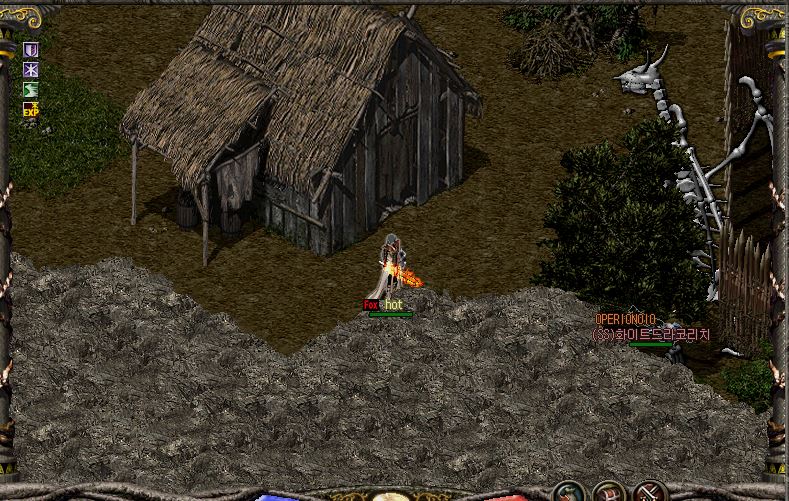Open the yellow EXP bonus icon
The width and height of the screenshot is (789, 501).
31,108
